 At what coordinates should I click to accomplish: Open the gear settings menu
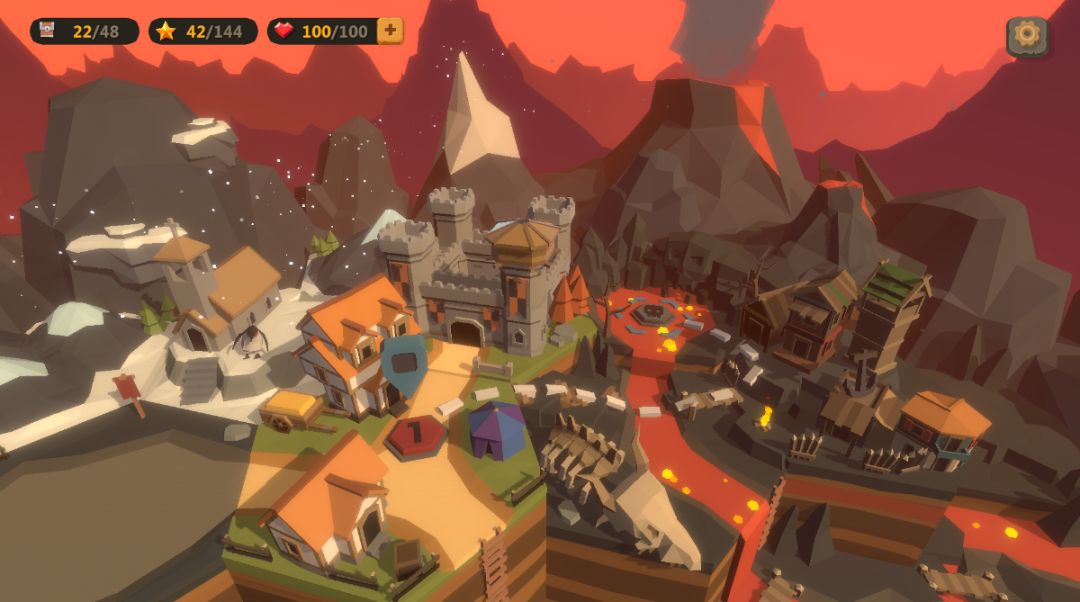click(1026, 36)
